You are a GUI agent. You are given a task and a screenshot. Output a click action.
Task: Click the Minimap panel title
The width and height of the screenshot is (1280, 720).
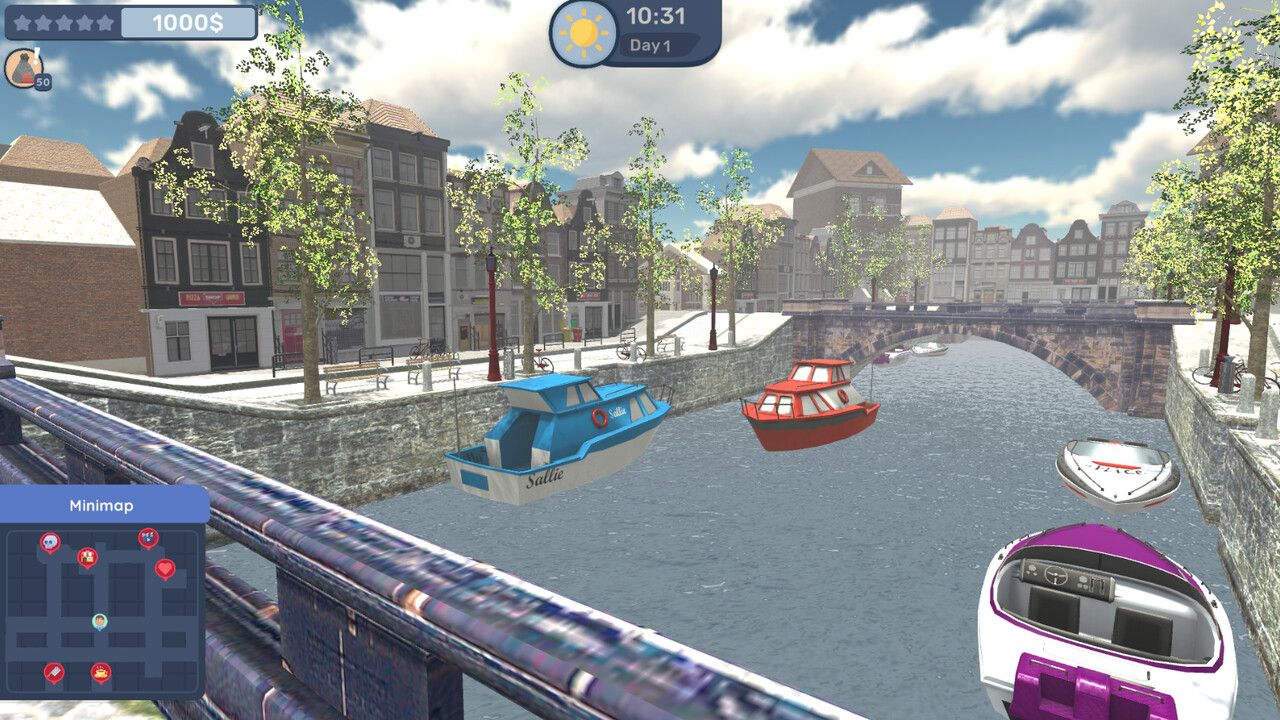[x=102, y=504]
